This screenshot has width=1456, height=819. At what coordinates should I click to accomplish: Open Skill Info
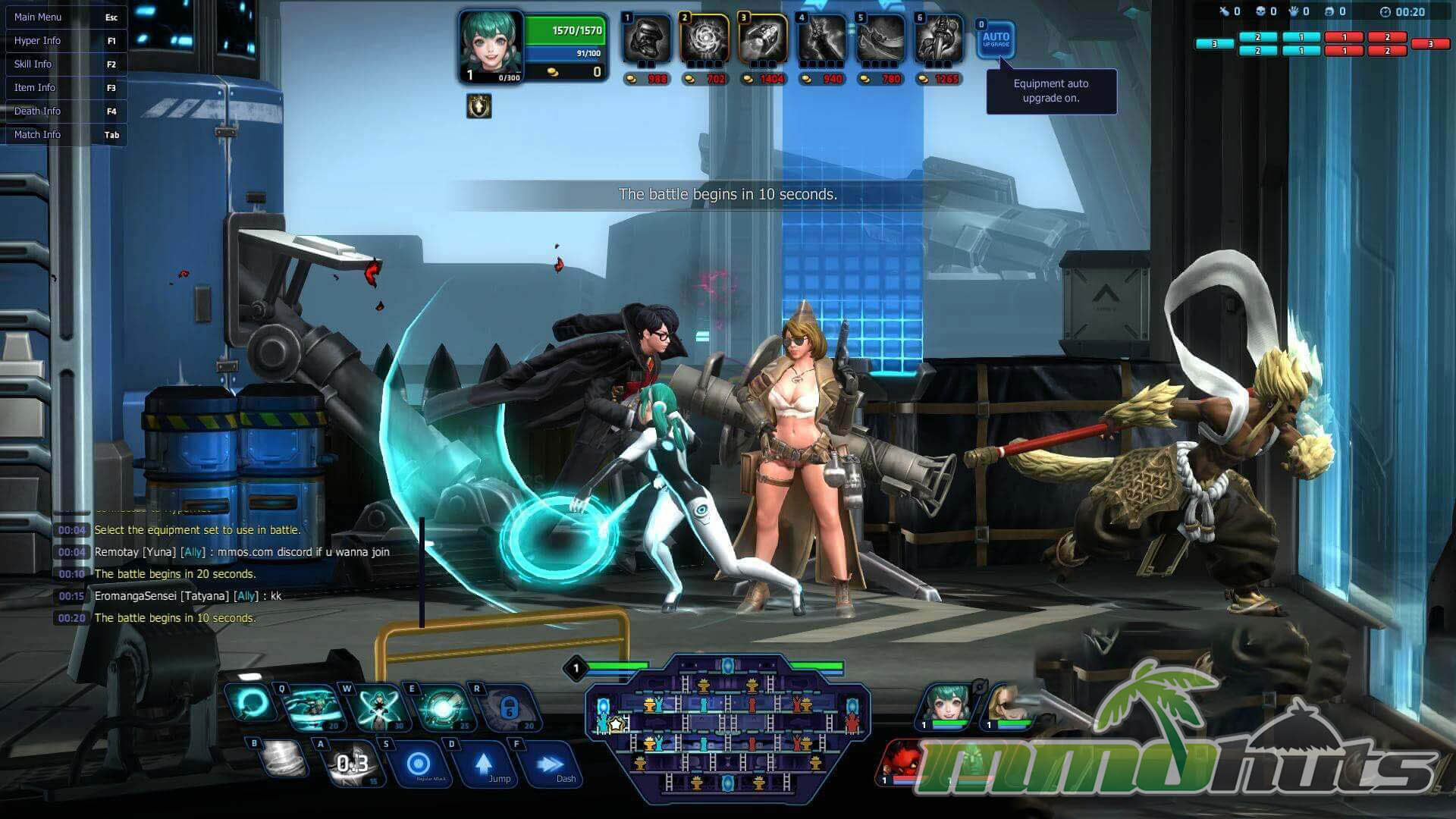[64, 64]
